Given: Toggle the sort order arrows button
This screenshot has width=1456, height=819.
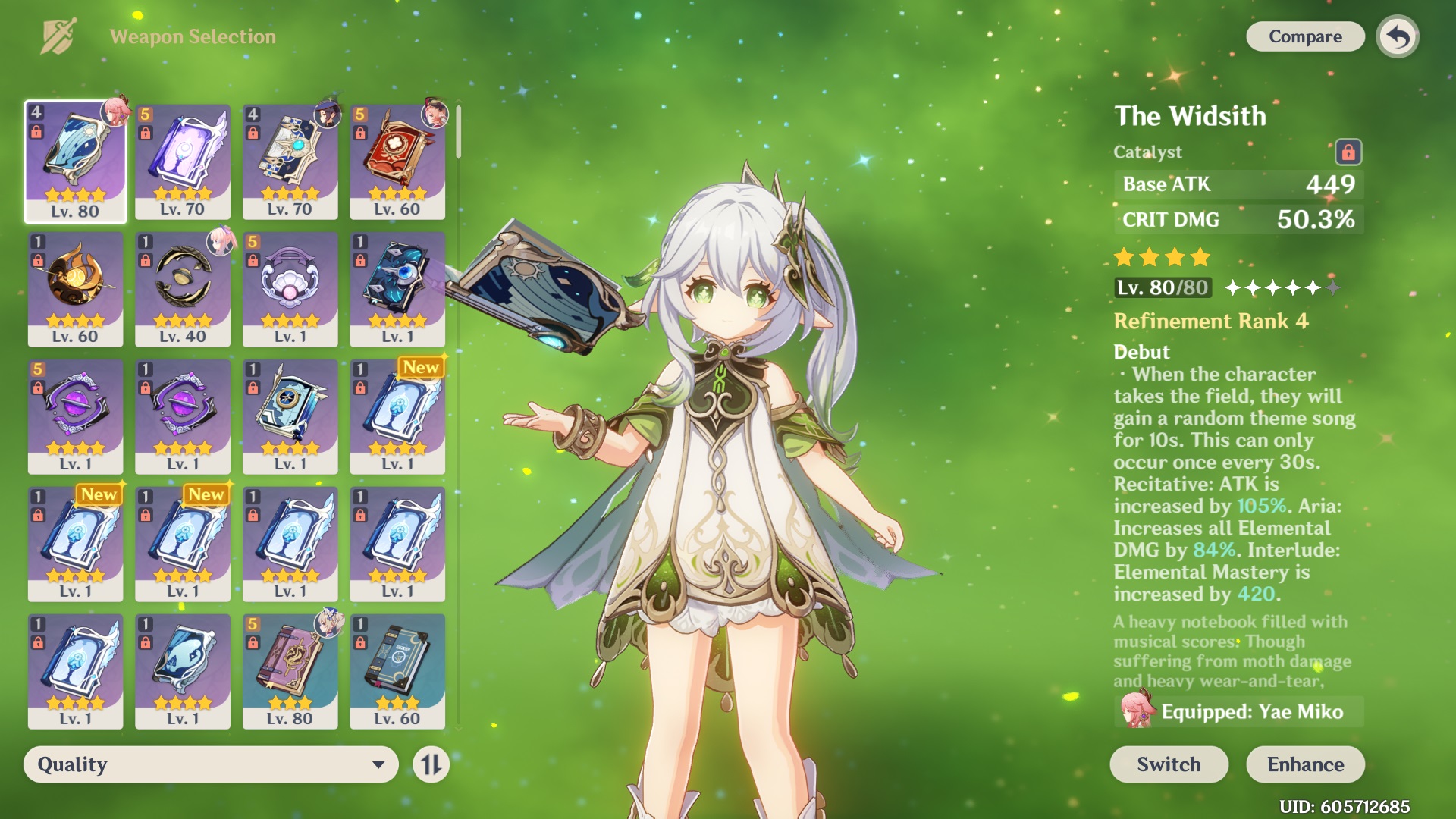Looking at the screenshot, I should click(431, 764).
